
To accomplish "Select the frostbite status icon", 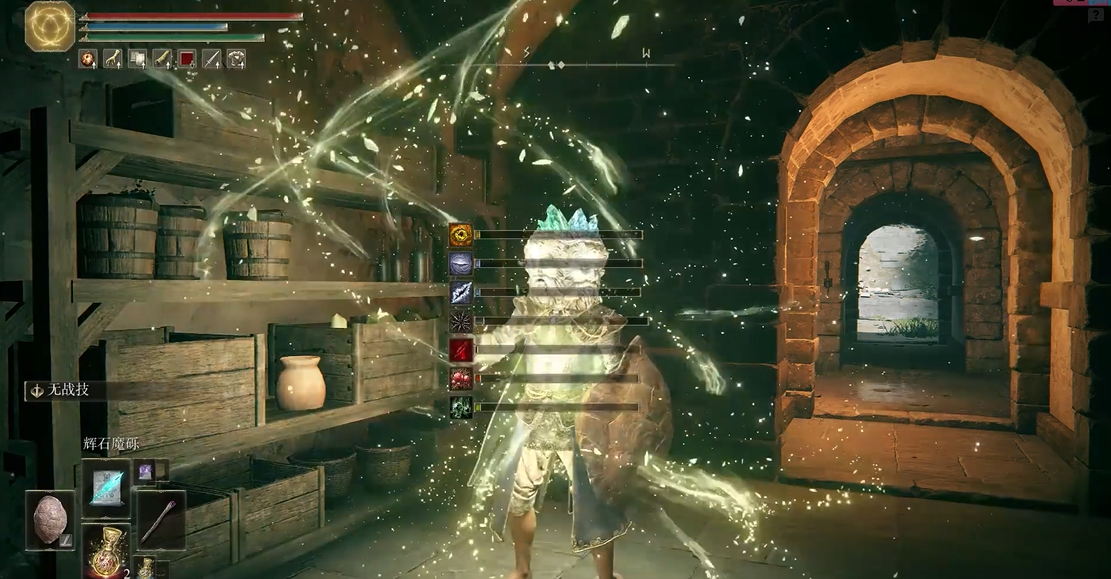I will point(461,292).
